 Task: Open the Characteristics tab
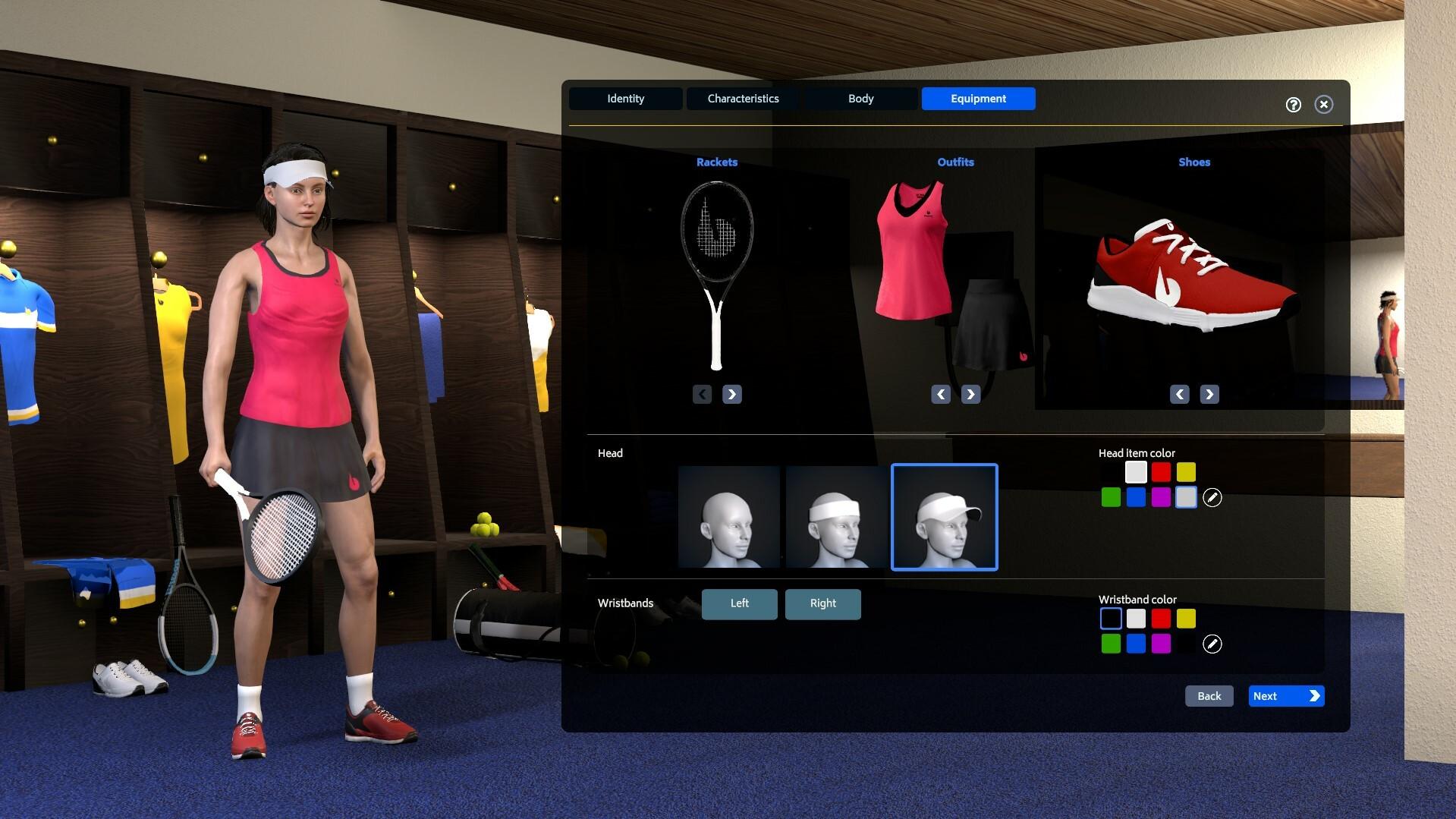pyautogui.click(x=742, y=98)
